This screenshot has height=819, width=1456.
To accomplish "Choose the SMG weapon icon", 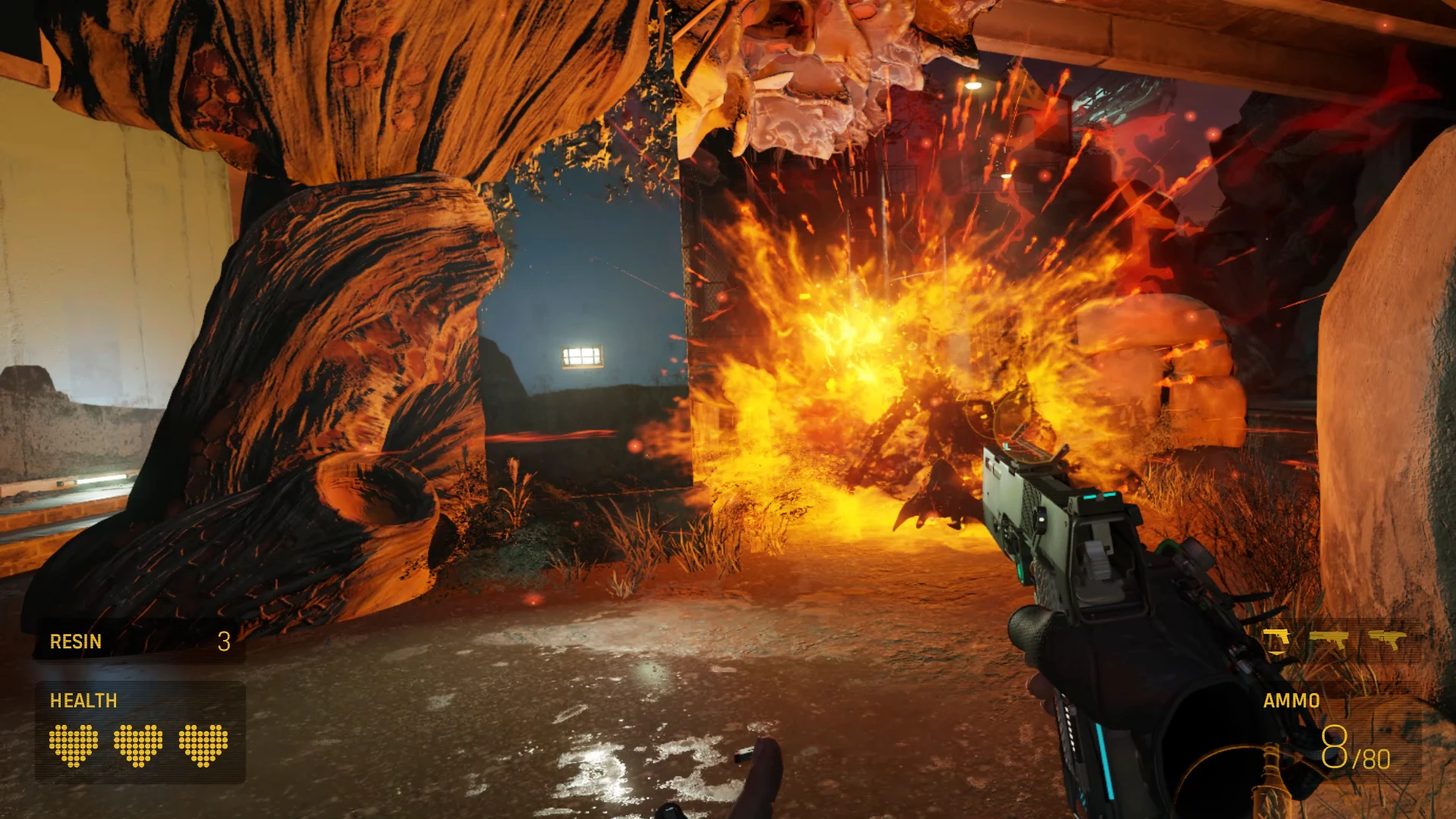I will 1387,639.
